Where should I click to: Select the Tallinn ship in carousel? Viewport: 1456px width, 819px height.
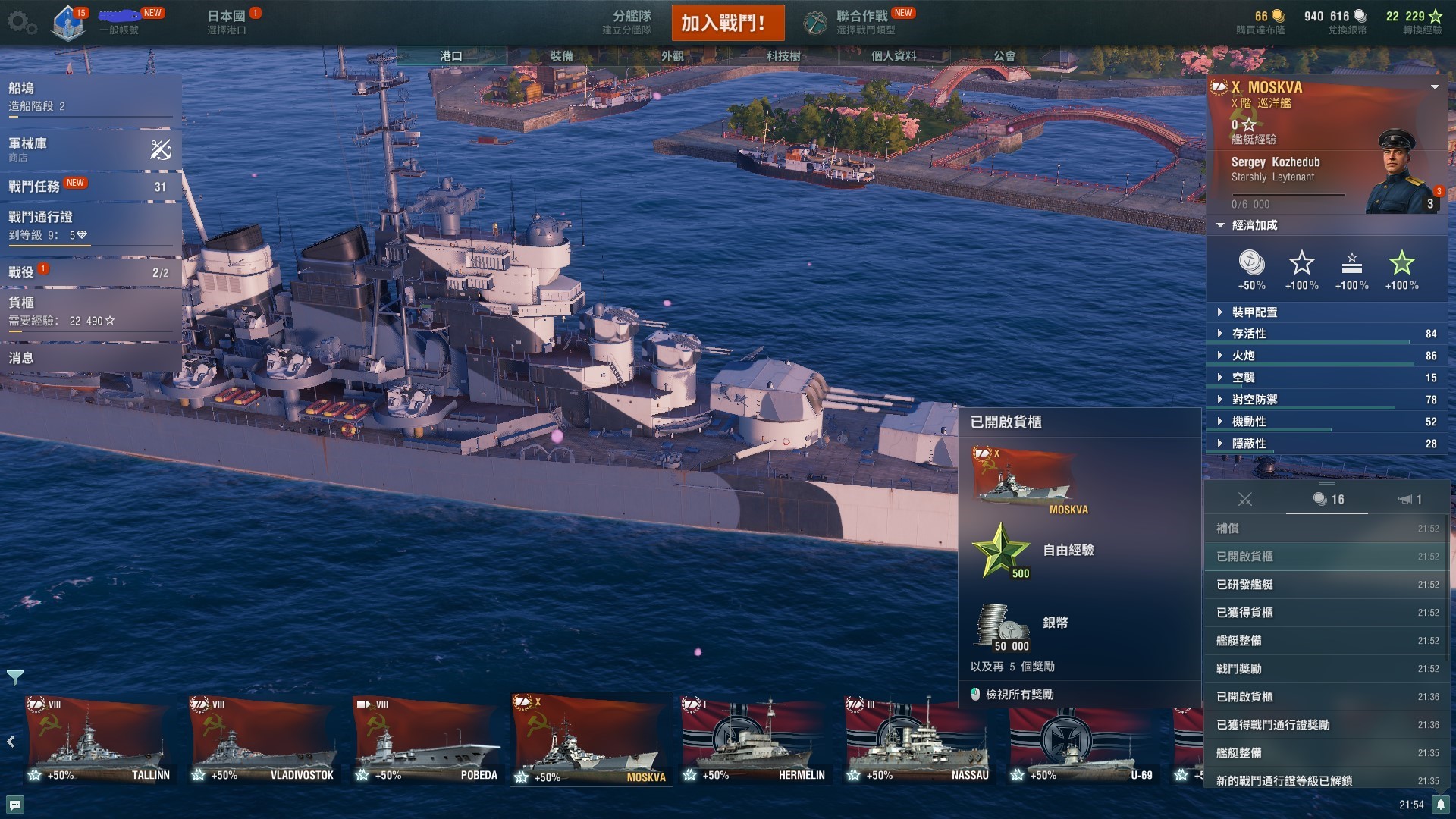(99, 741)
